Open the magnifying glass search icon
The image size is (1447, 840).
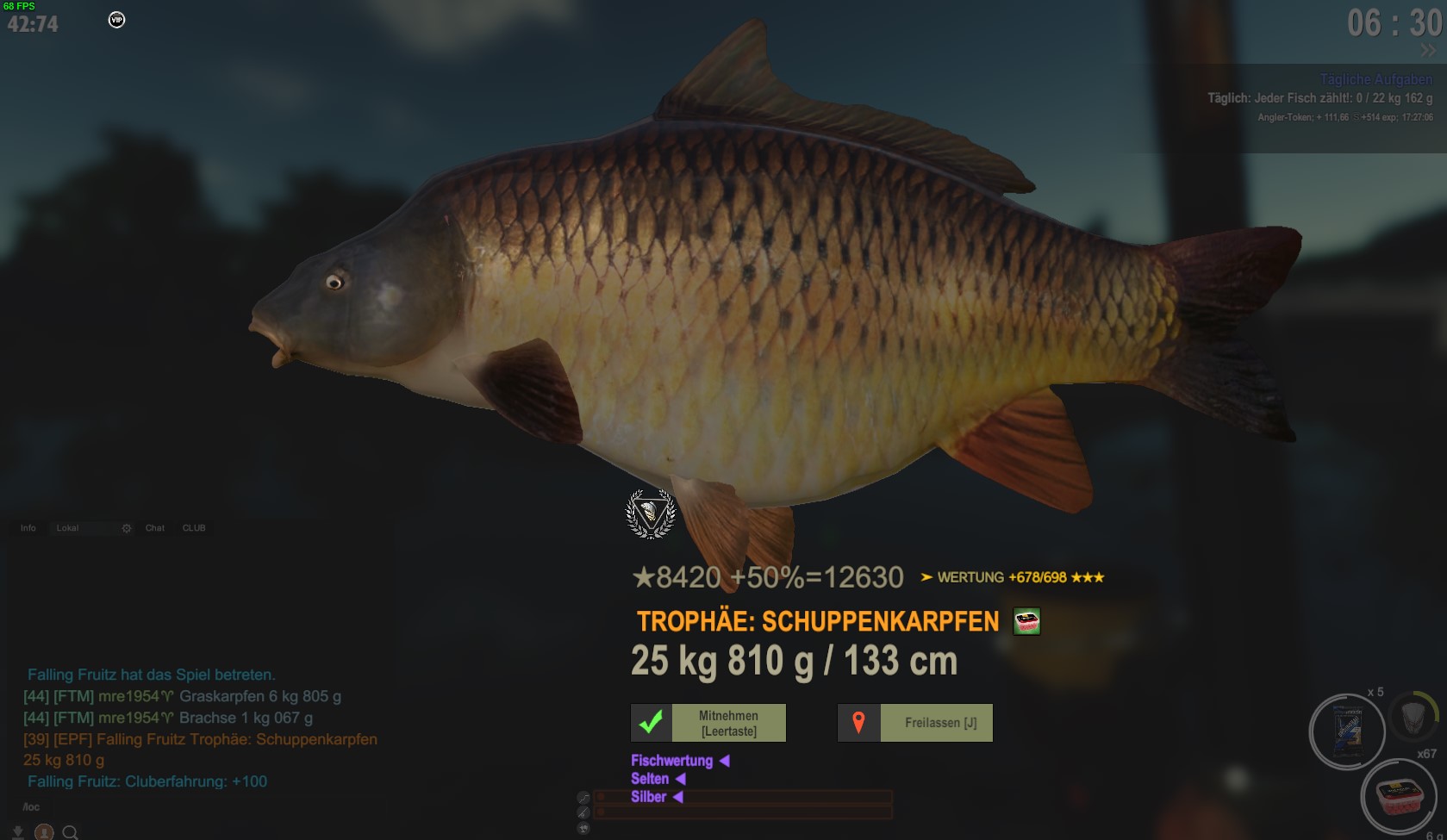[x=71, y=832]
